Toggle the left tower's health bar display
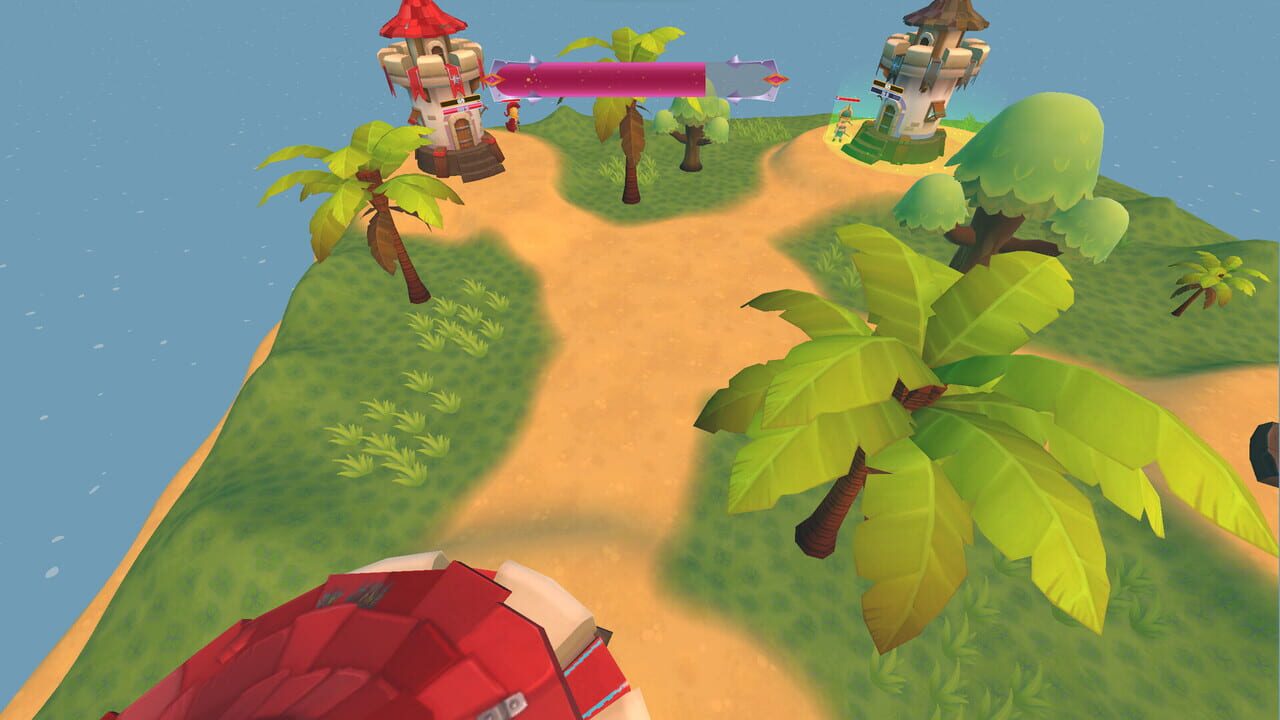Image resolution: width=1280 pixels, height=720 pixels. click(x=460, y=106)
